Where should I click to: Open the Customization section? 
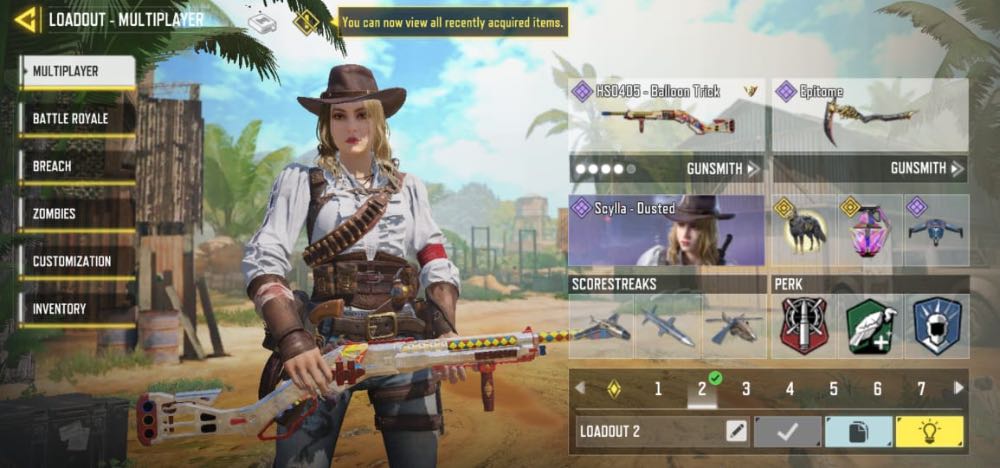pyautogui.click(x=77, y=261)
